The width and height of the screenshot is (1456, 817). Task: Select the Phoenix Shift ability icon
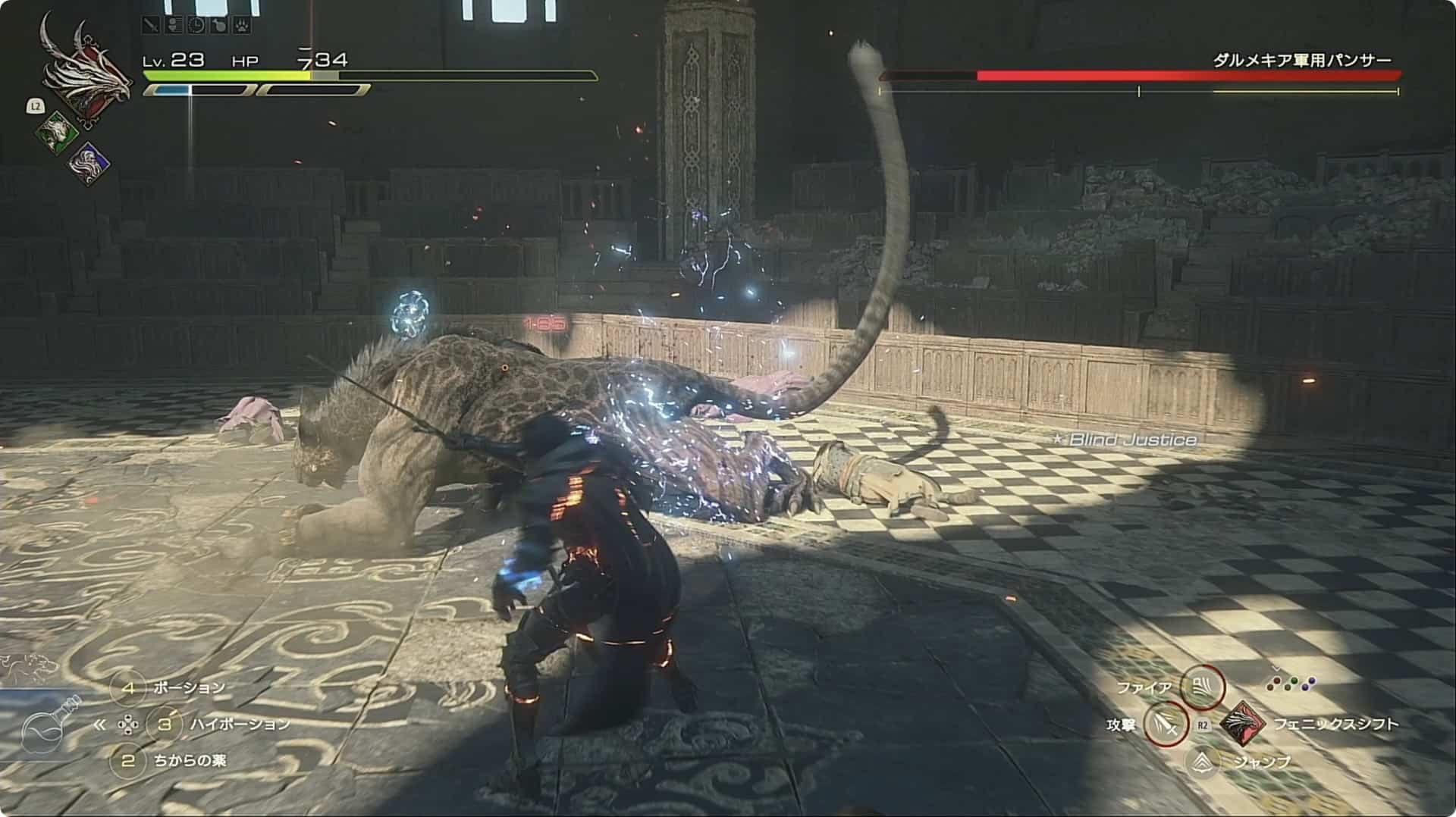click(1244, 723)
